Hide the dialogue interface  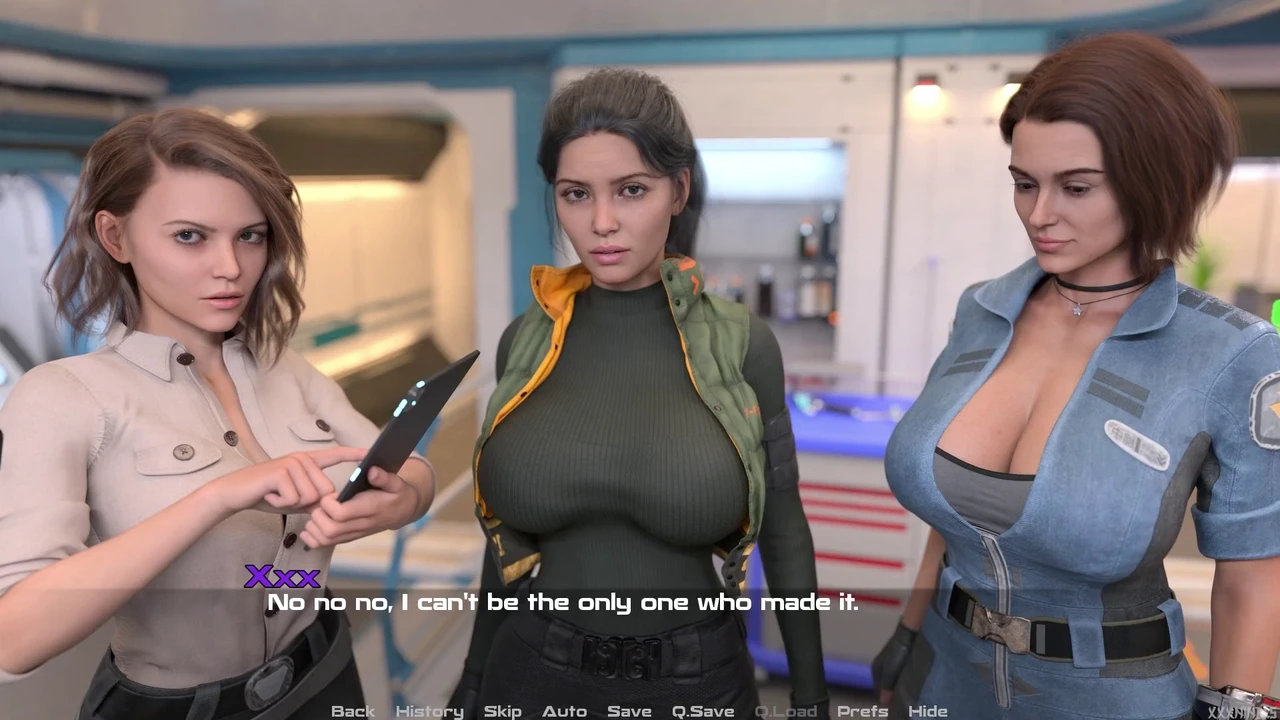click(927, 711)
